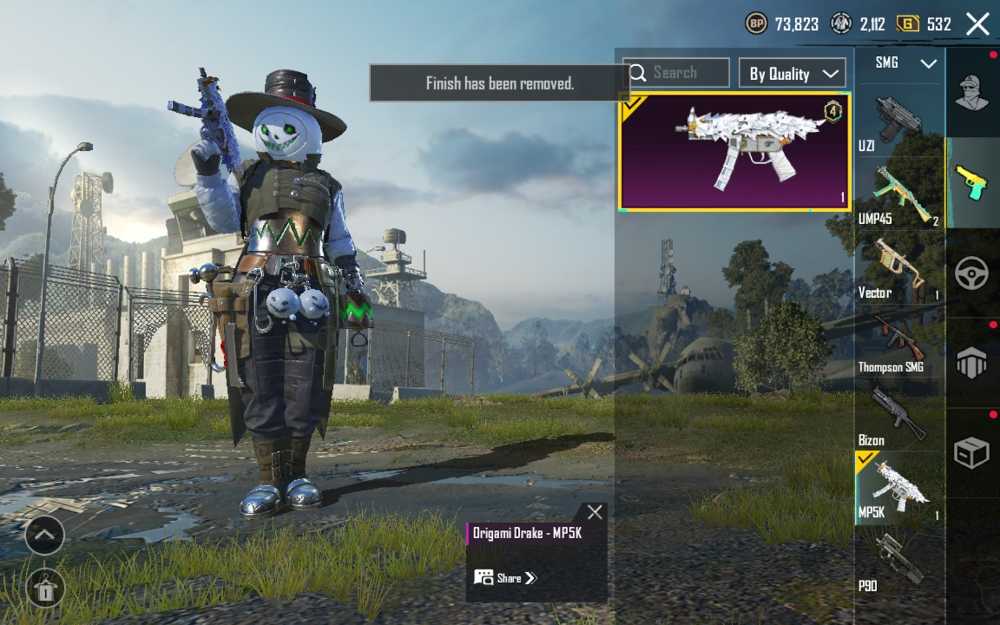Close the Origami Drake info popup

[x=595, y=512]
